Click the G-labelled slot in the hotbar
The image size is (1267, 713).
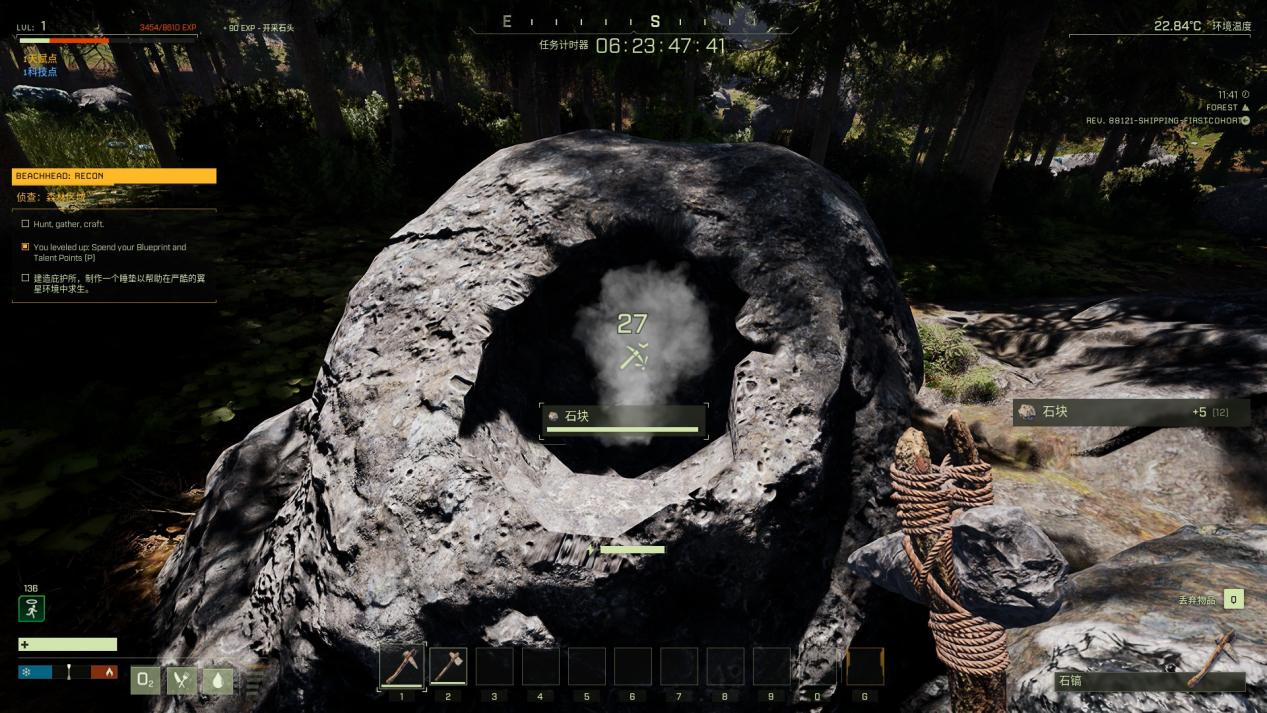tap(865, 666)
